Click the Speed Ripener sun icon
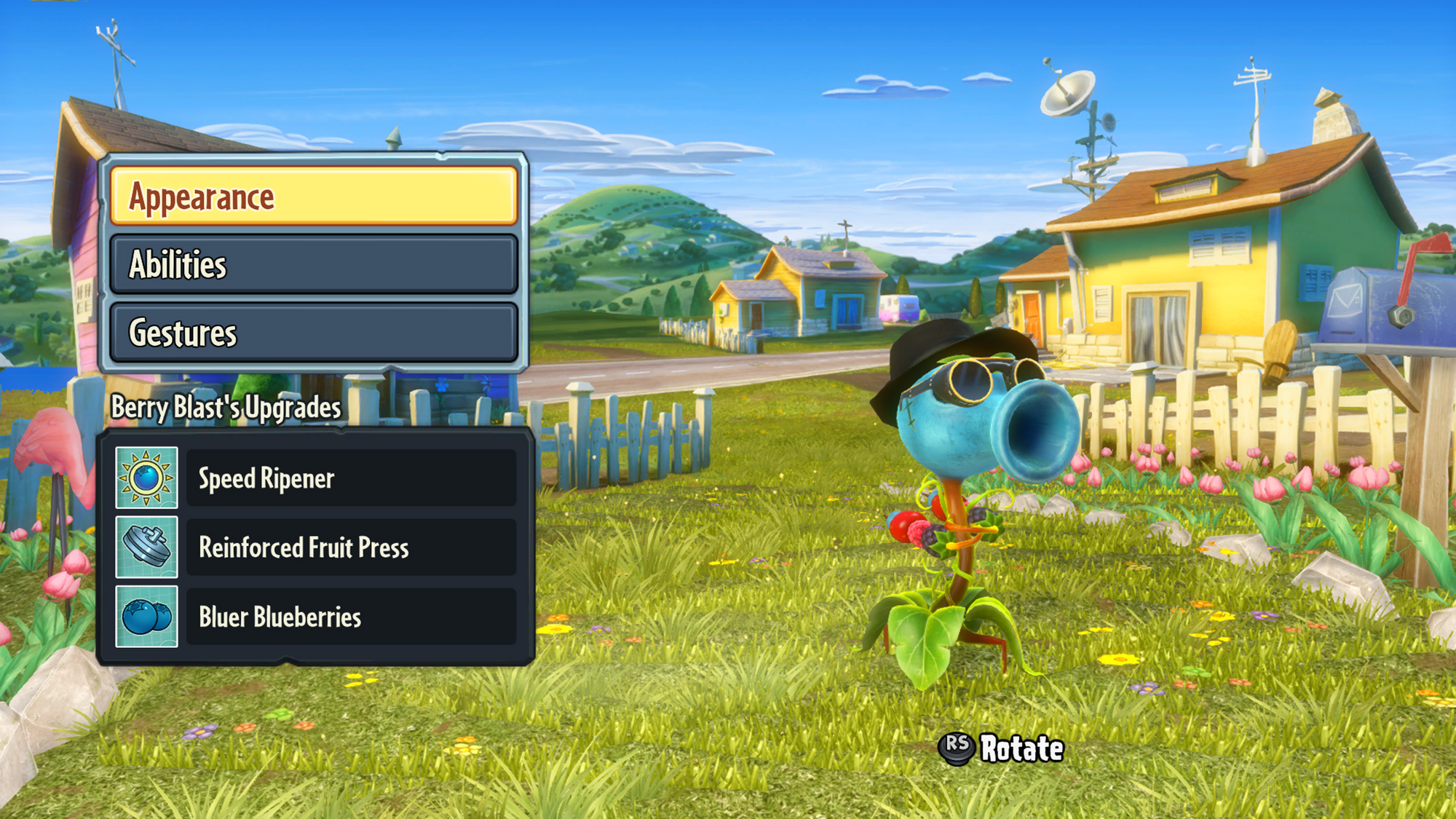1456x819 pixels. tap(147, 478)
